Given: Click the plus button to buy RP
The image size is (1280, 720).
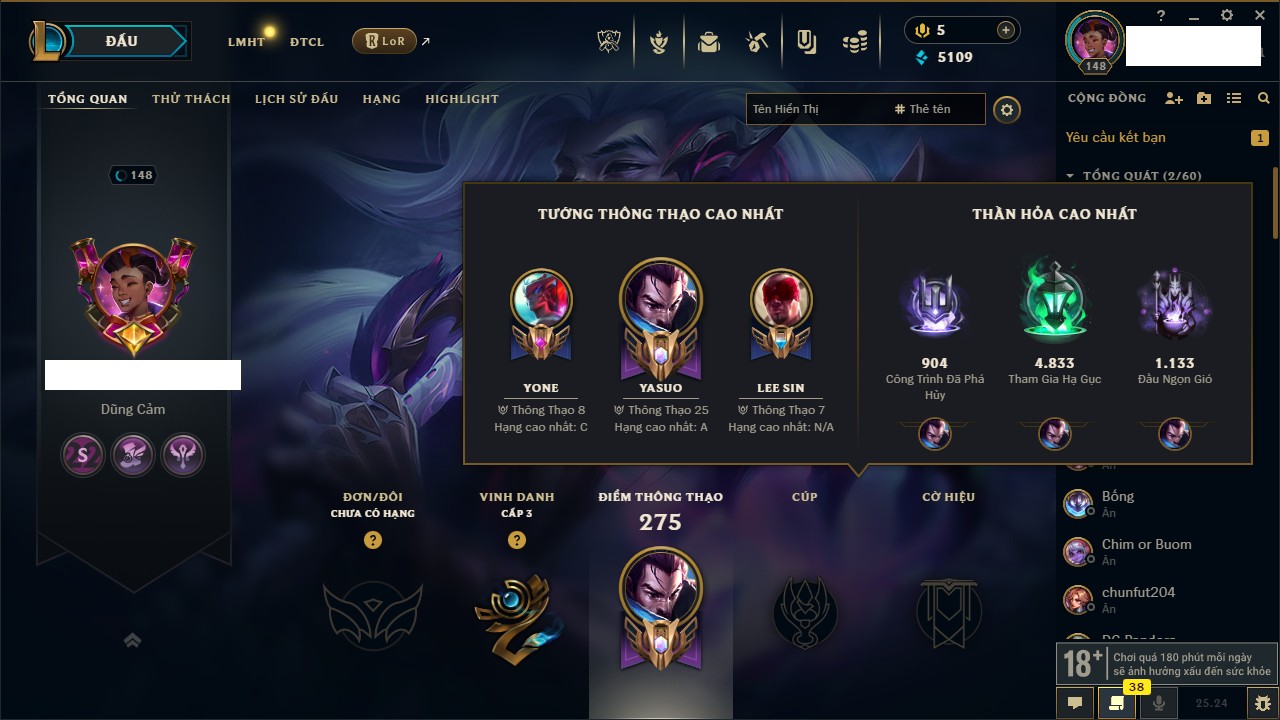Looking at the screenshot, I should tap(1006, 30).
